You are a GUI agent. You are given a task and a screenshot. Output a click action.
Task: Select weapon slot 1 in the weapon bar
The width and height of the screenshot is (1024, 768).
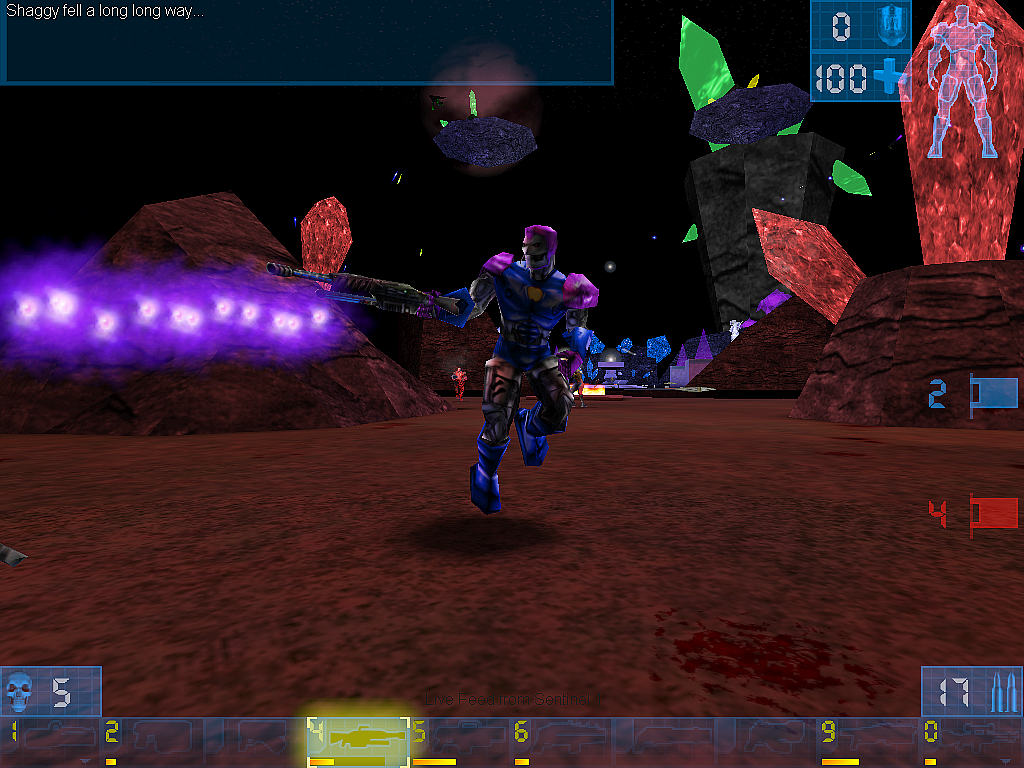tap(51, 741)
